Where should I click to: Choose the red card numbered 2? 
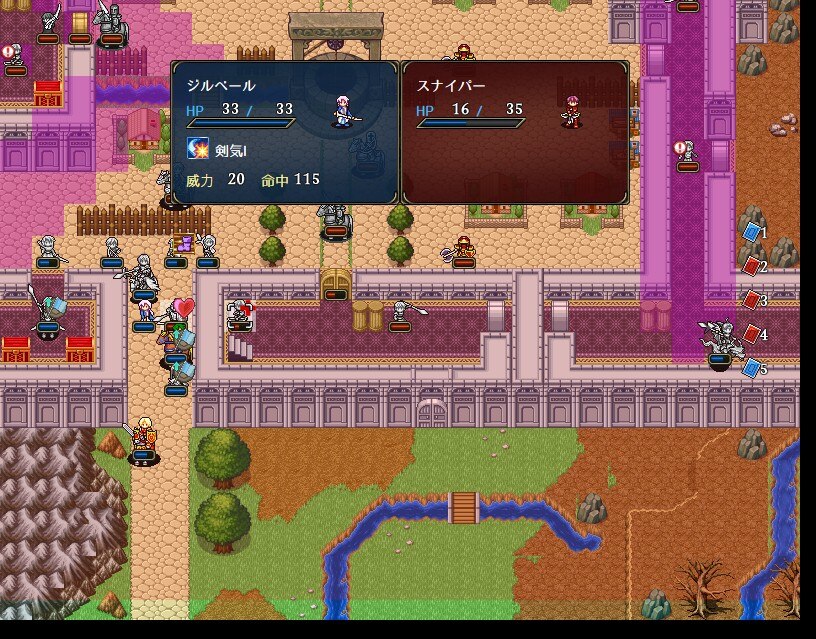pyautogui.click(x=752, y=266)
